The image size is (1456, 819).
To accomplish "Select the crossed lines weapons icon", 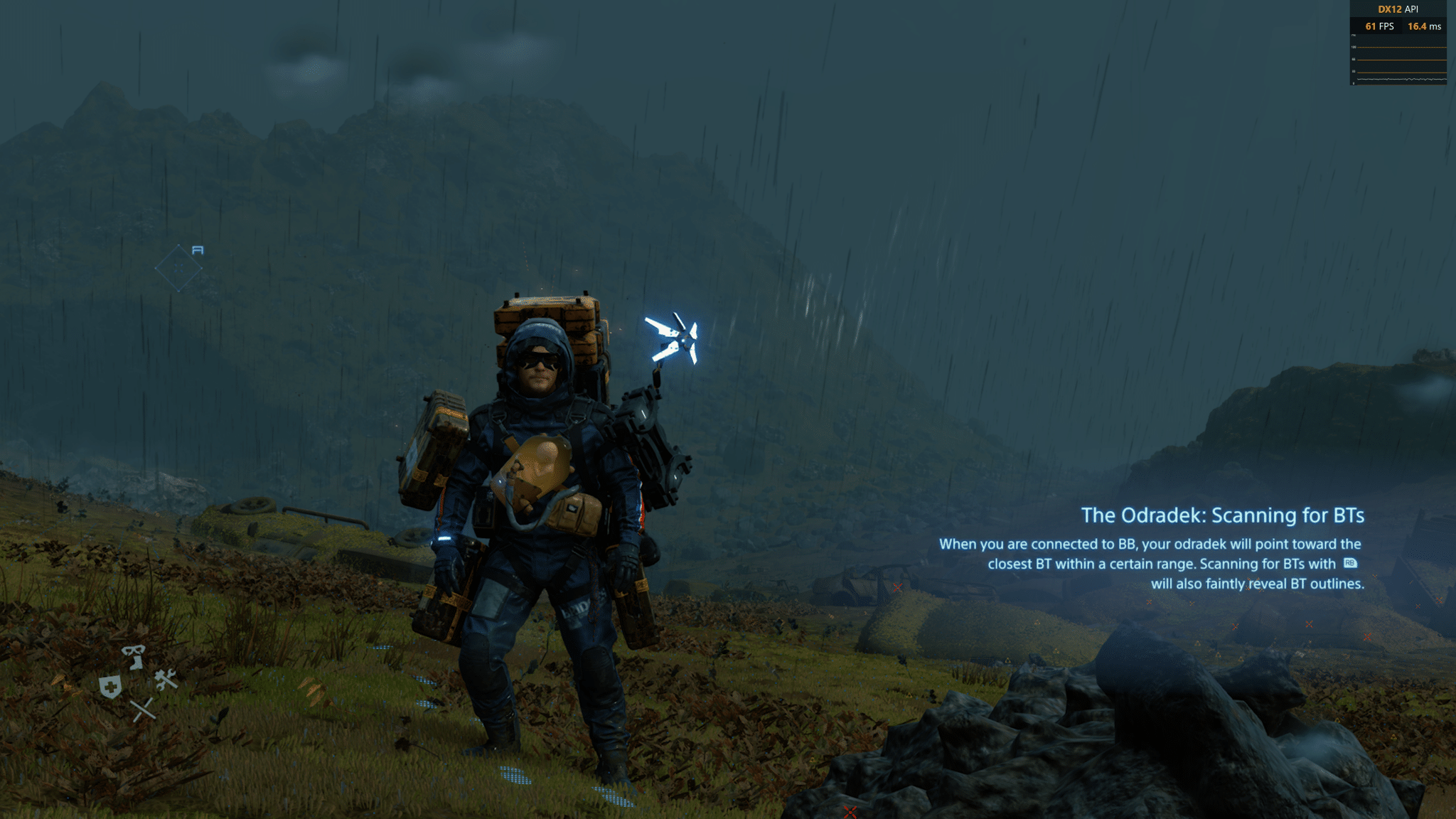I will pos(143,709).
